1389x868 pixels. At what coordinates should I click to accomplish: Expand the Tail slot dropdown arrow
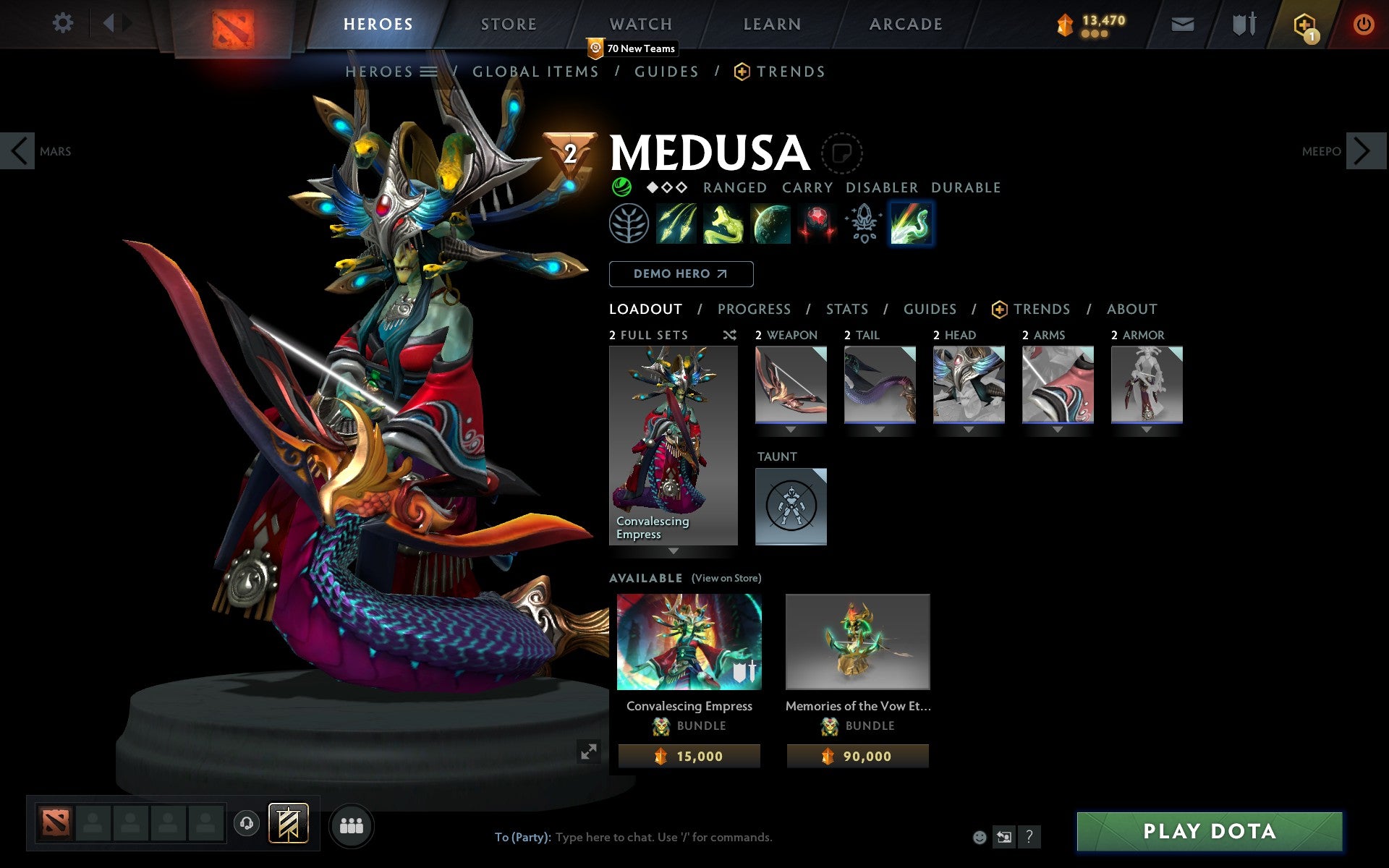click(x=880, y=428)
